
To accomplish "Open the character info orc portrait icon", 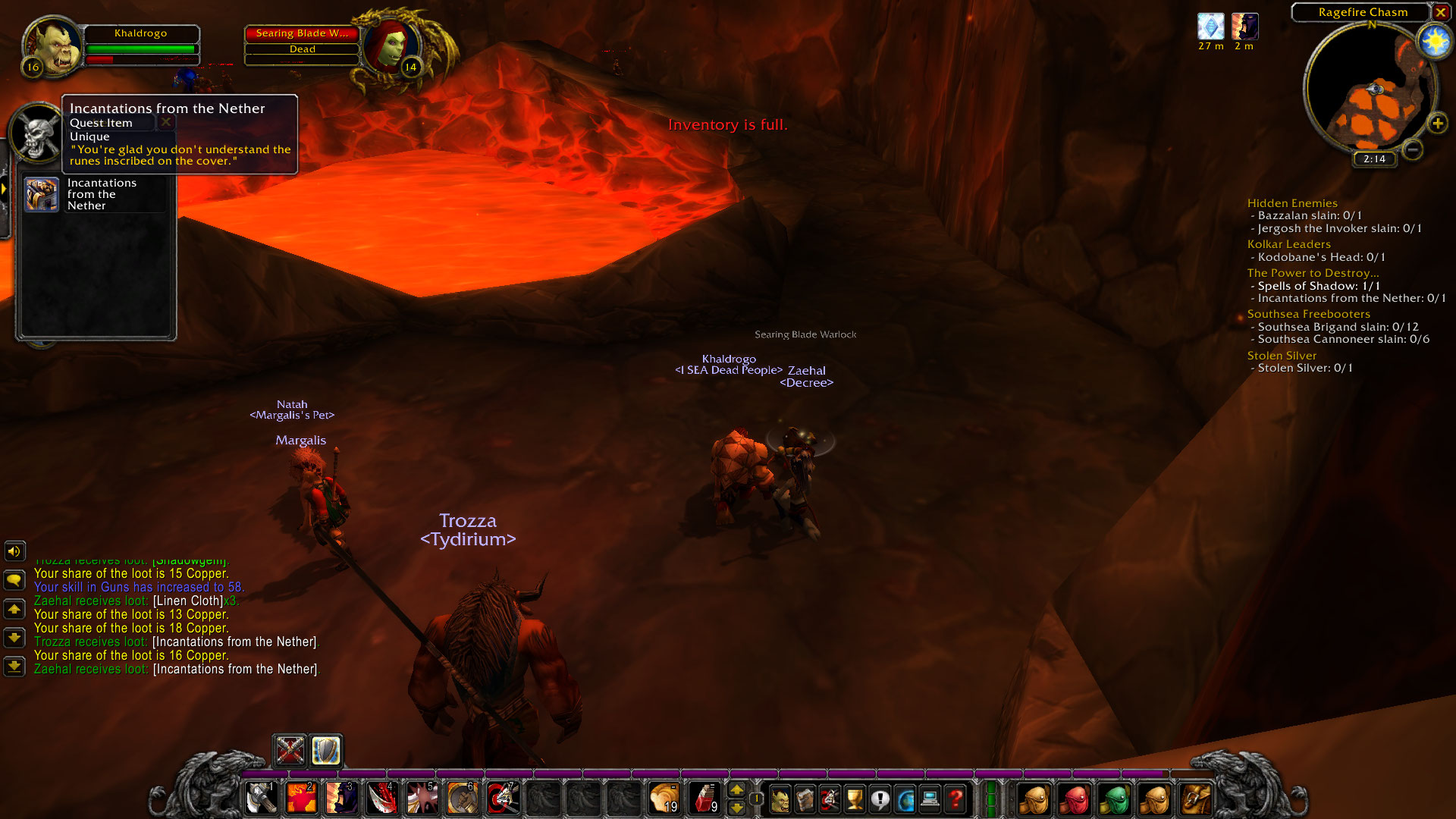I will tap(781, 798).
